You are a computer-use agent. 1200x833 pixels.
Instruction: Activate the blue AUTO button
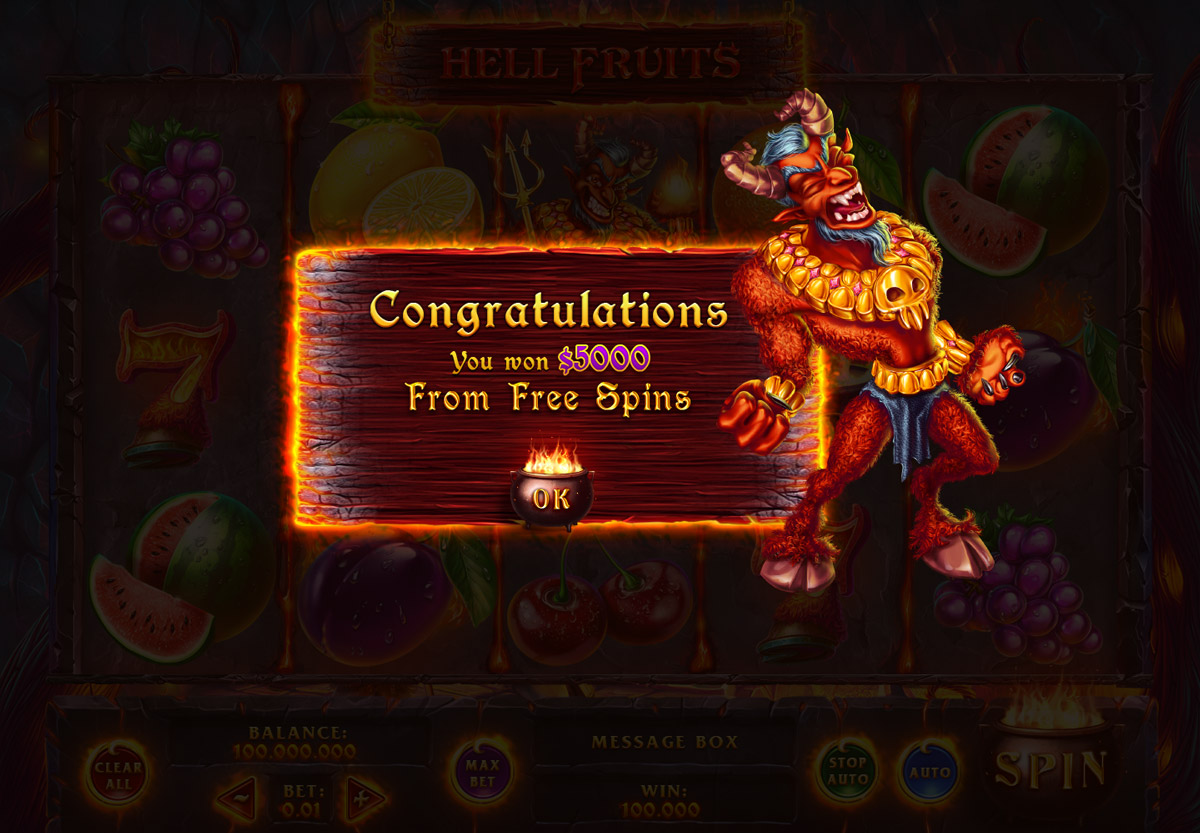click(928, 772)
